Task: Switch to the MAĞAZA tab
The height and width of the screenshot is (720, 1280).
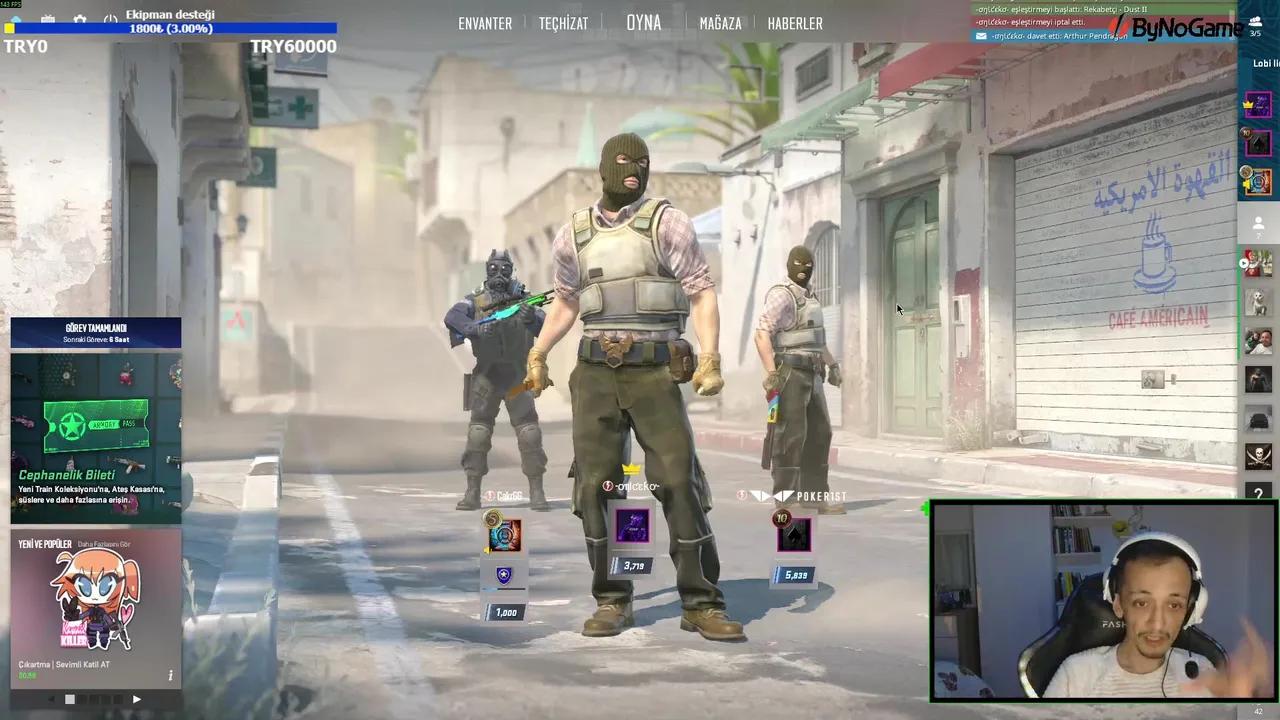Action: [720, 23]
